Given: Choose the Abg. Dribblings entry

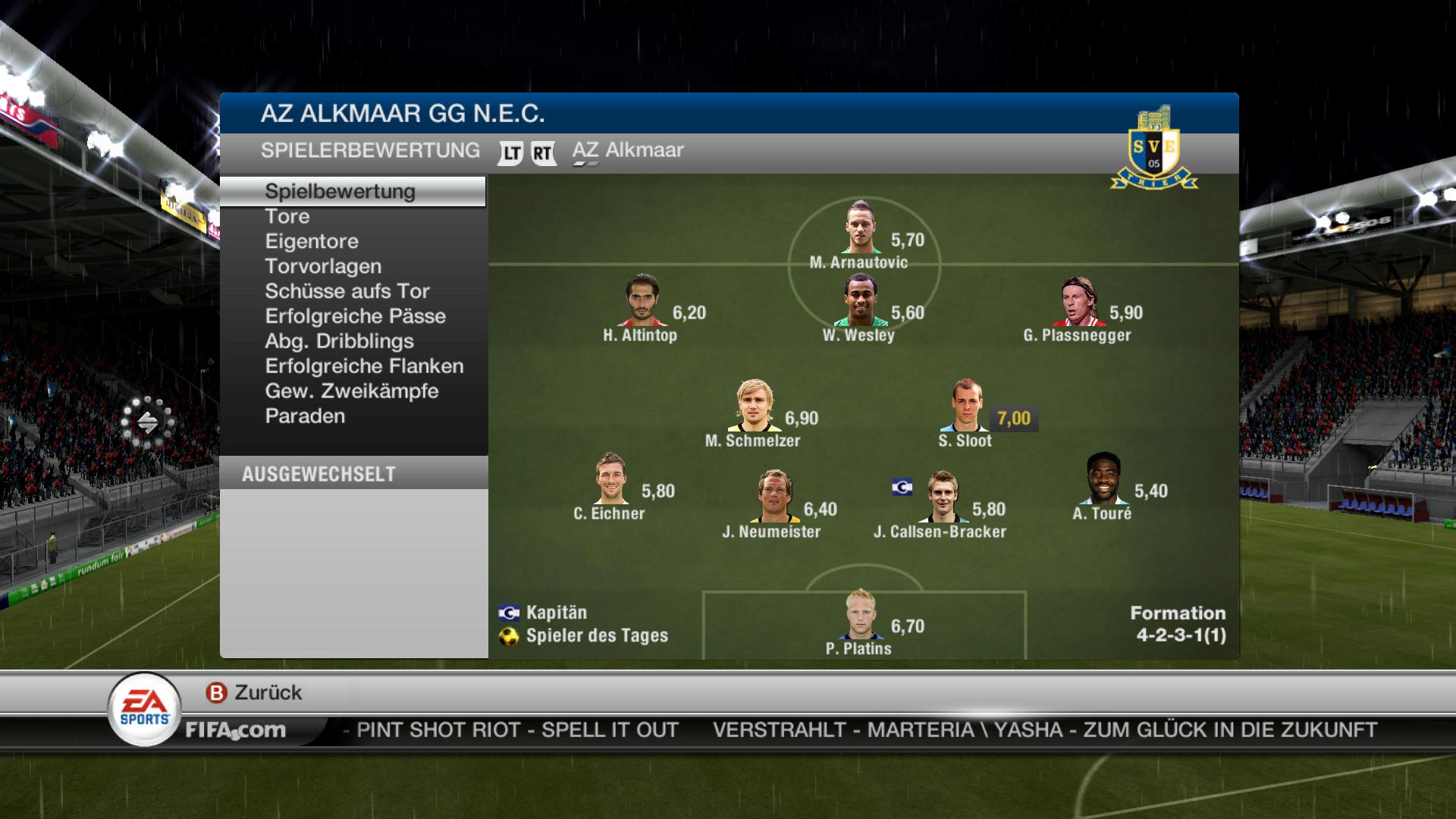Looking at the screenshot, I should (339, 341).
